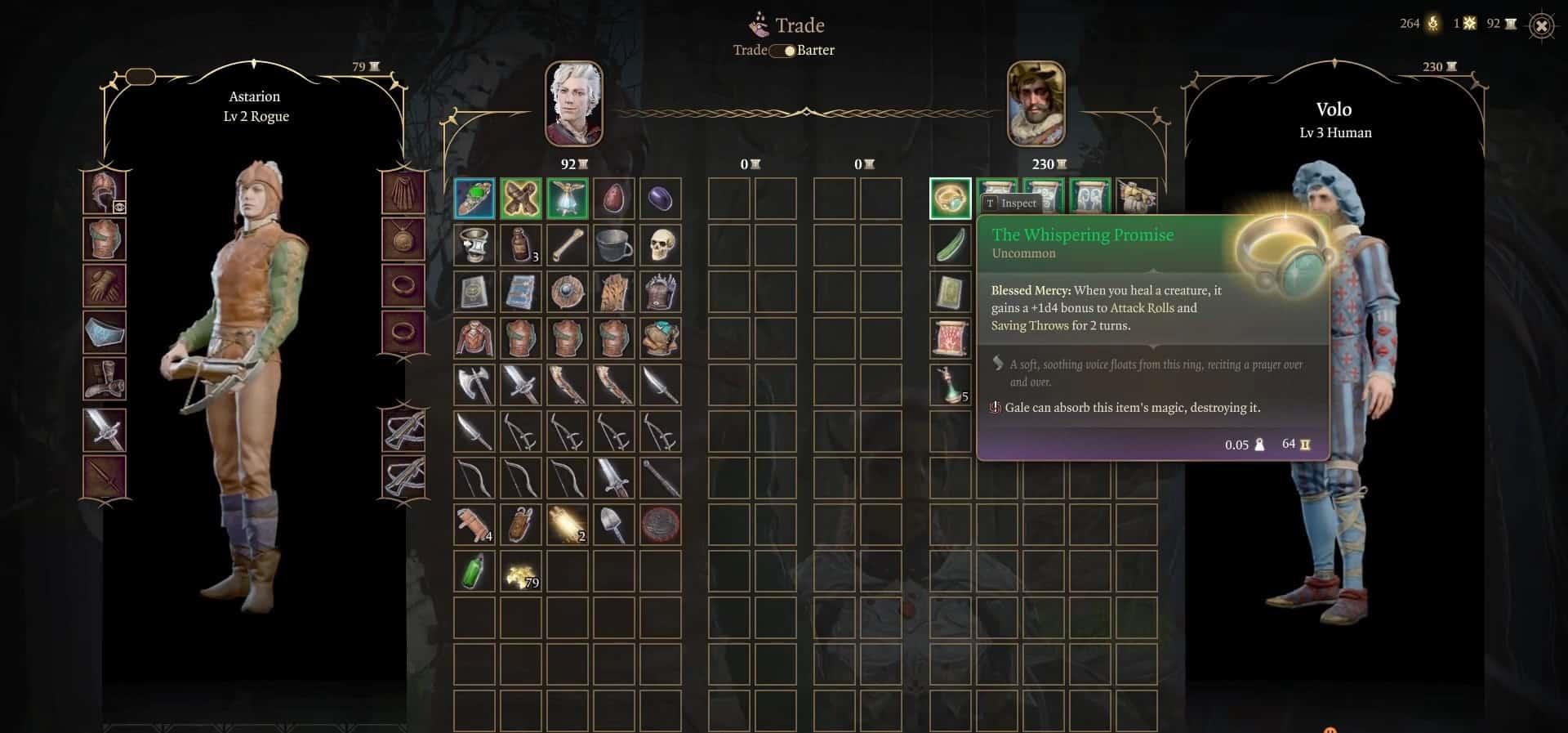Click Volo's trader portrait
The height and width of the screenshot is (733, 1568).
point(1036,104)
